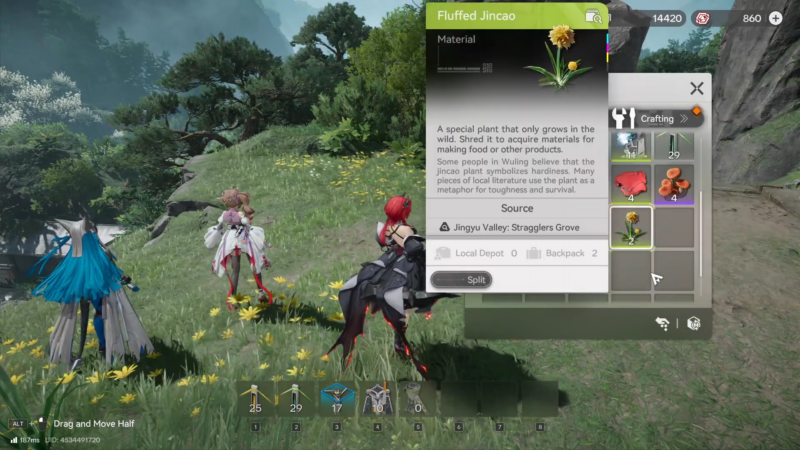The image size is (800, 450).
Task: Select hotbar item with count 25
Action: [255, 399]
